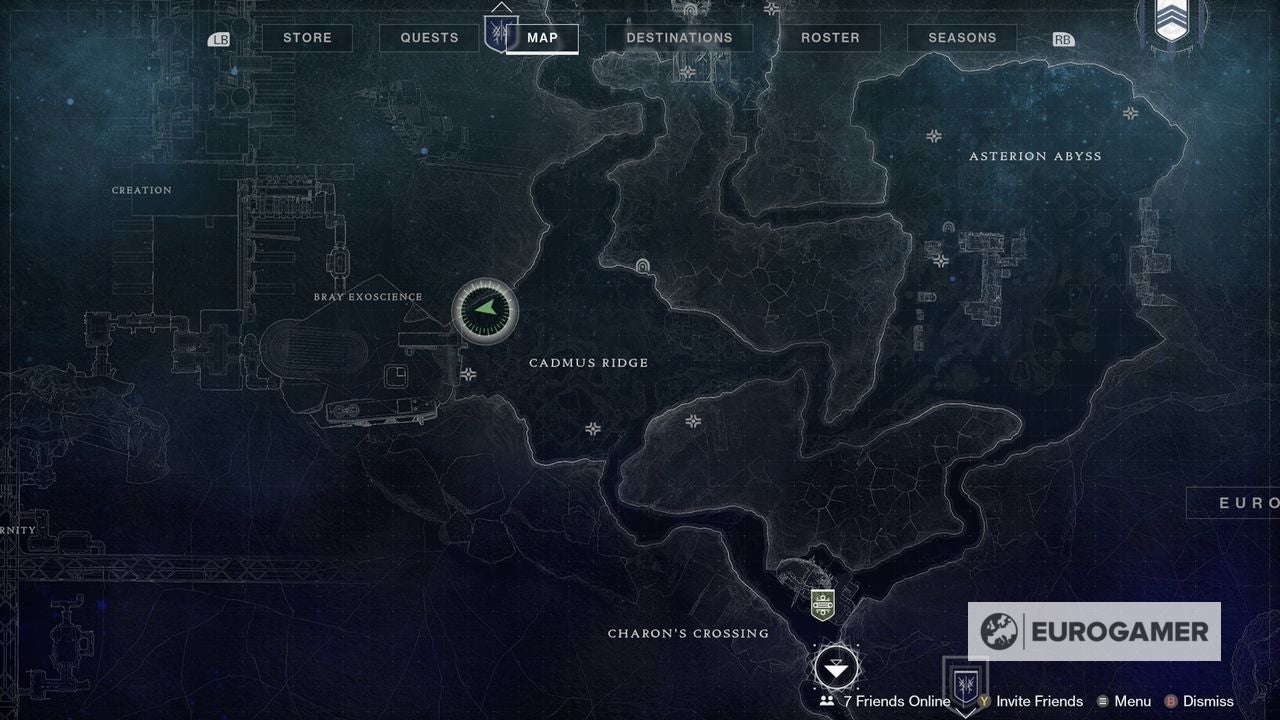Select the player compass marker in Cadmus Ridge
Viewport: 1280px width, 720px height.
(x=484, y=311)
